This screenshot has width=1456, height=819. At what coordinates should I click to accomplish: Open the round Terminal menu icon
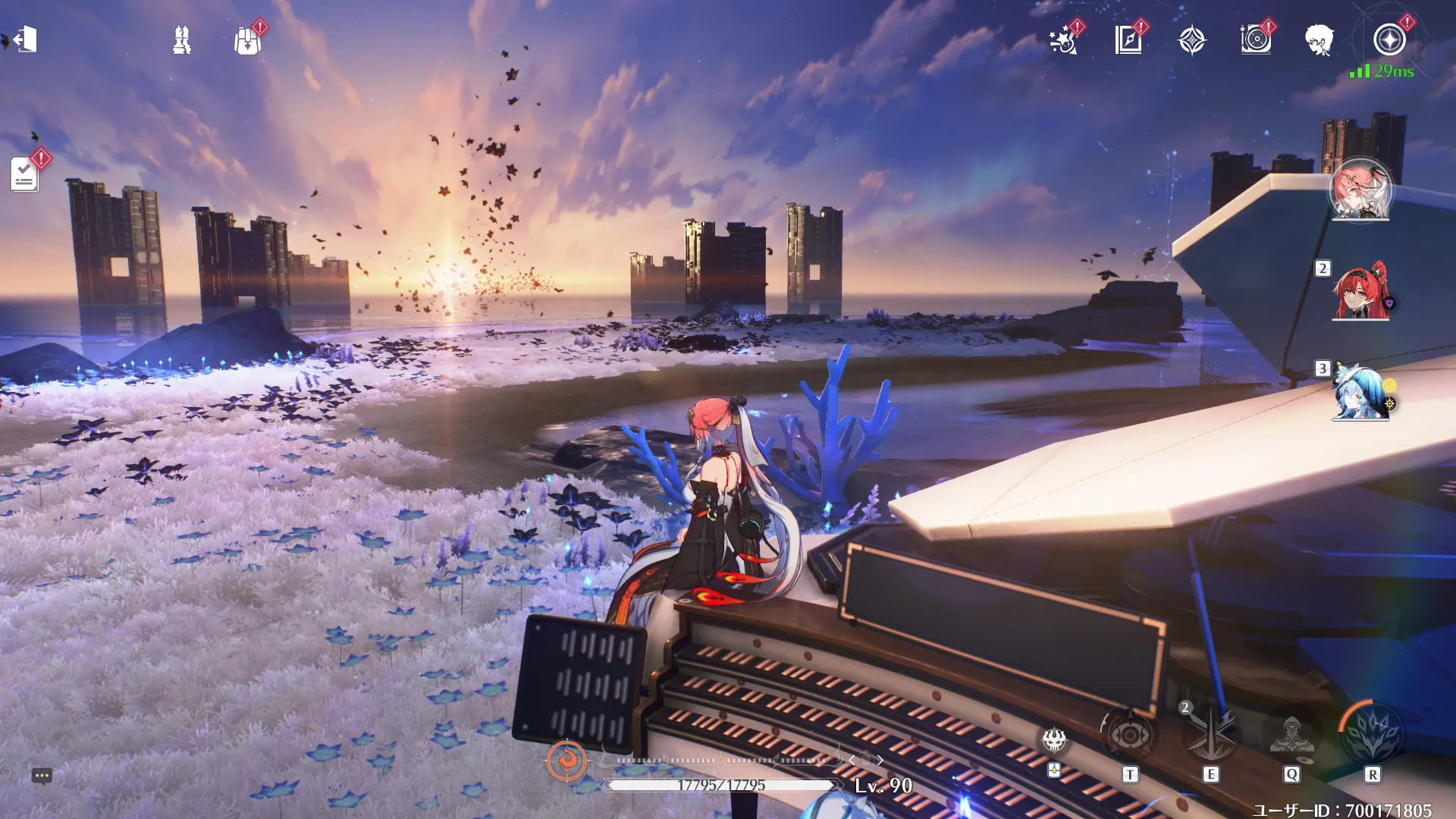point(1389,40)
